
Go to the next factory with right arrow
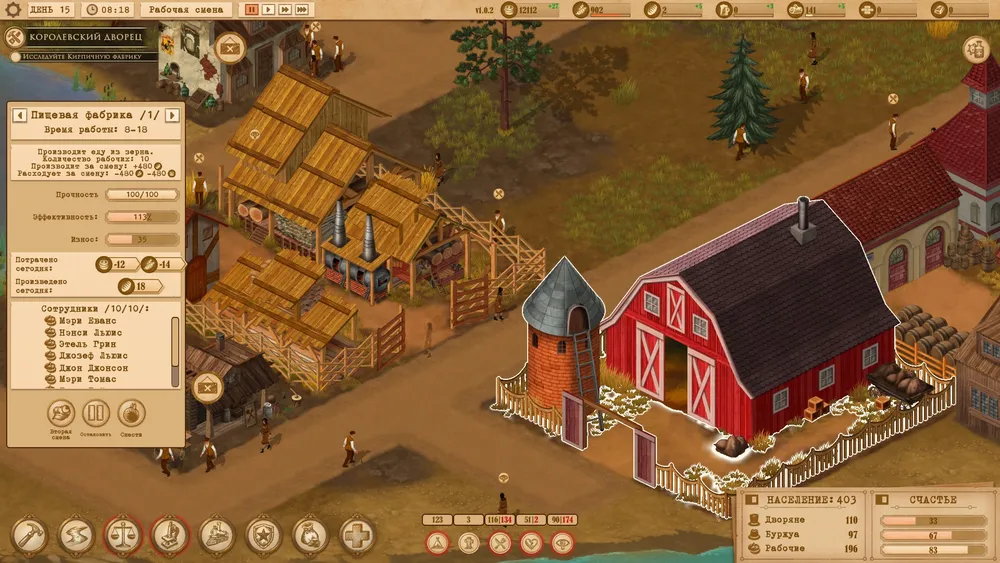[172, 116]
